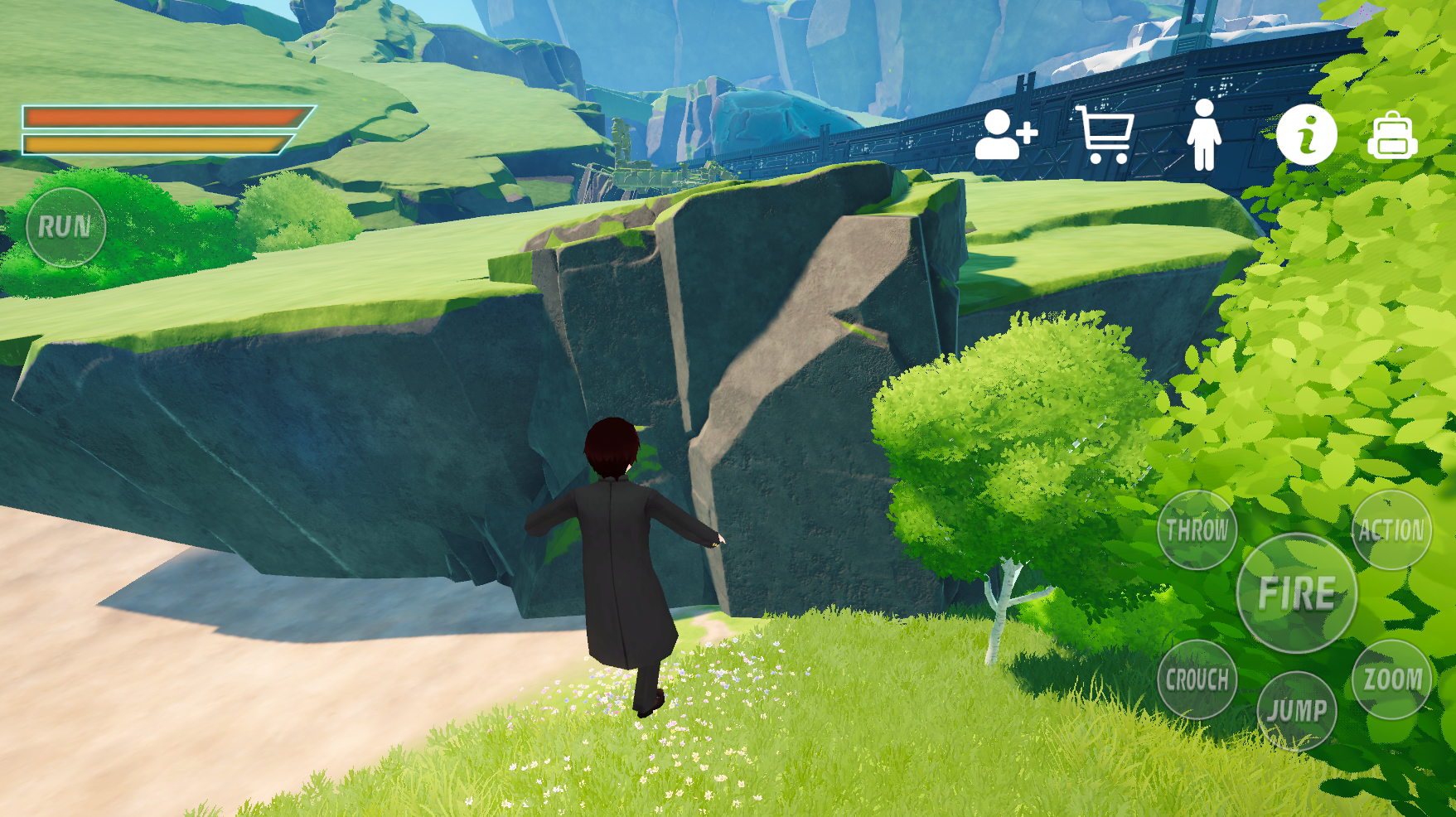The image size is (1456, 817).
Task: Click the CROUCH button
Action: (x=1197, y=679)
